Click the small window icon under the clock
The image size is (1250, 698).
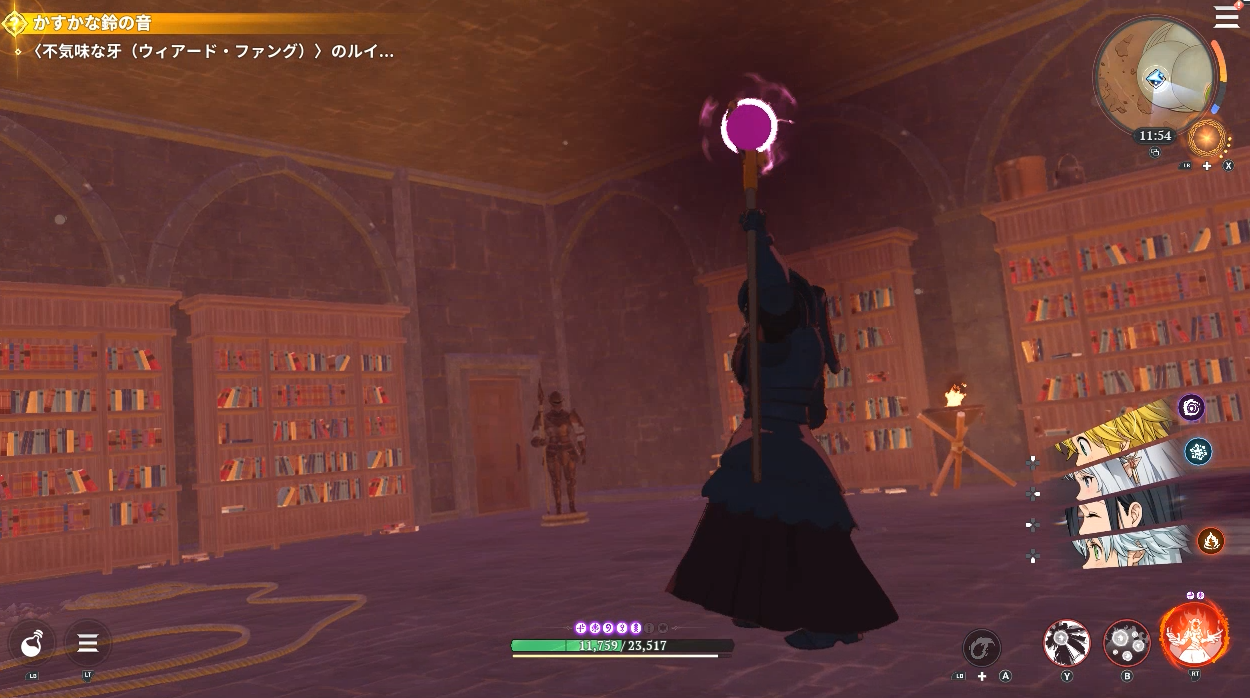(1155, 153)
